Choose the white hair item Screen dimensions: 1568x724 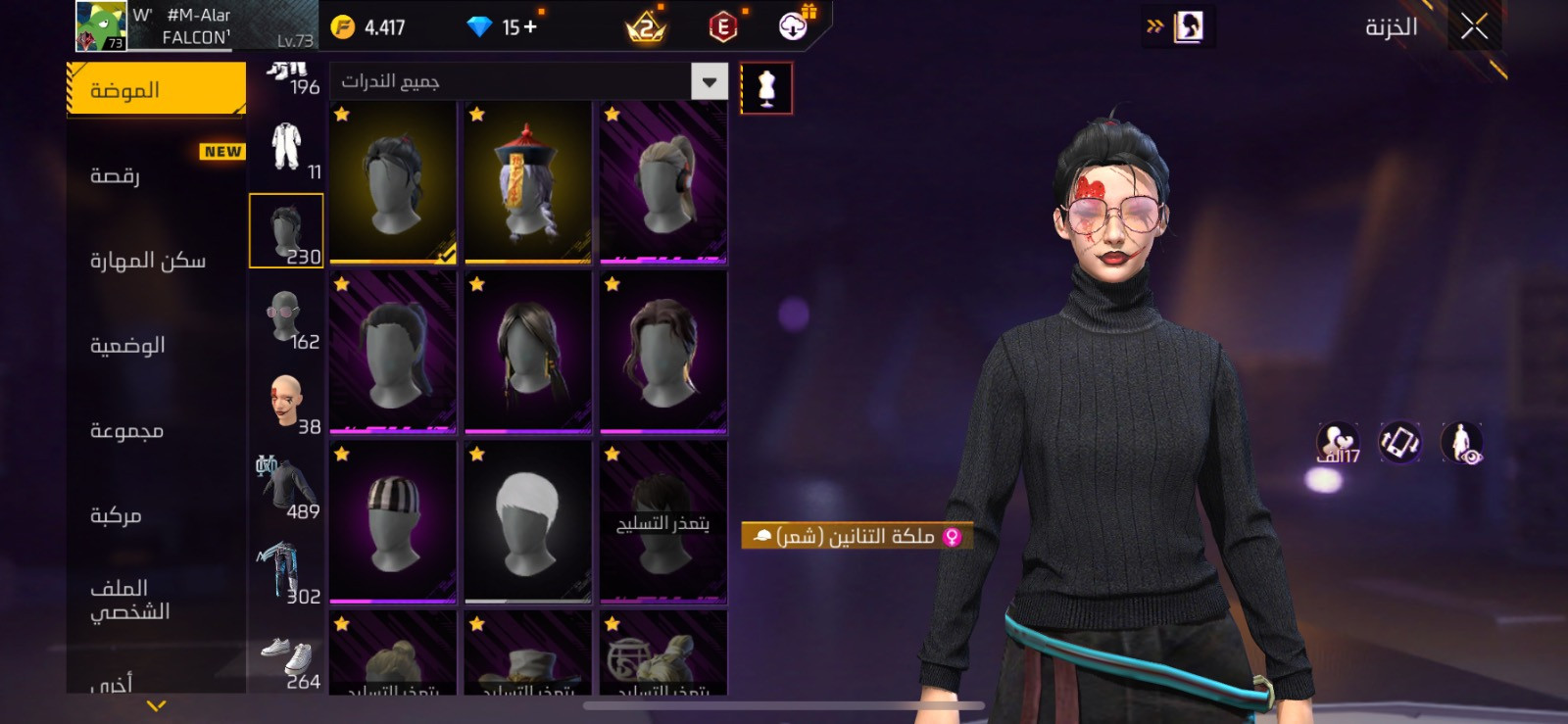[x=527, y=521]
